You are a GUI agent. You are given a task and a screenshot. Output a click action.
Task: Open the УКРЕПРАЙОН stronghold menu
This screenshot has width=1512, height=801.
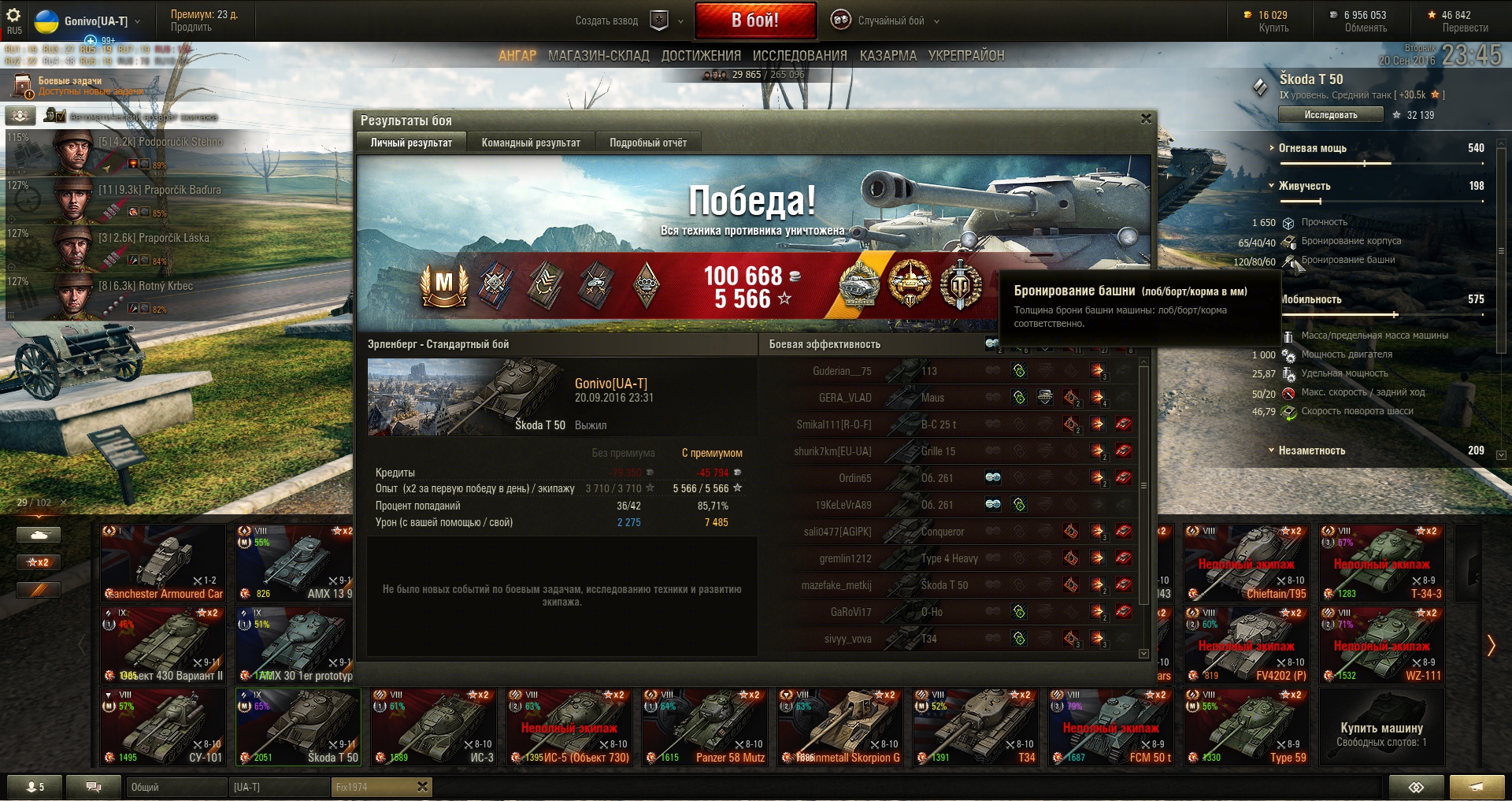(965, 56)
